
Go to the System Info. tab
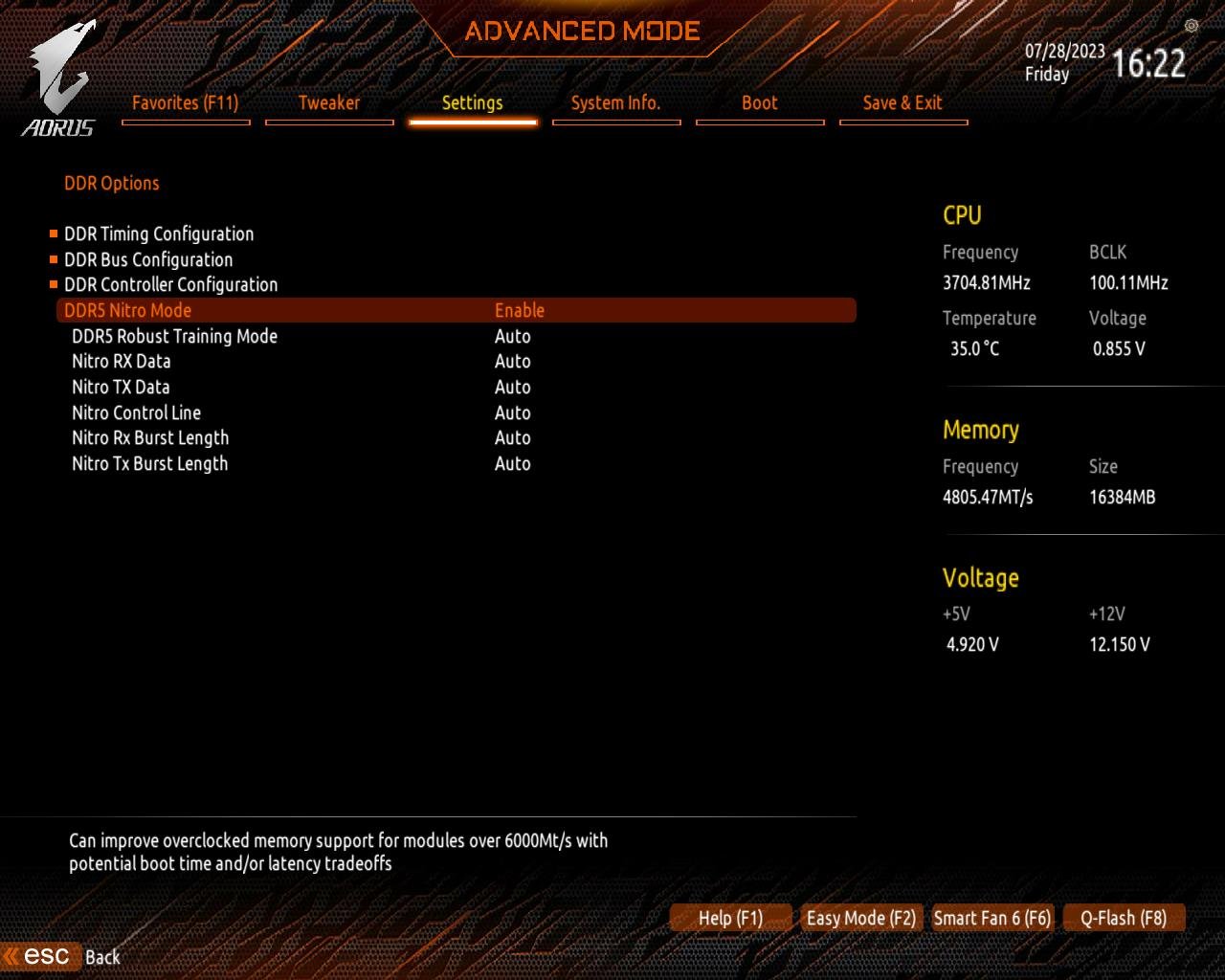pyautogui.click(x=615, y=103)
